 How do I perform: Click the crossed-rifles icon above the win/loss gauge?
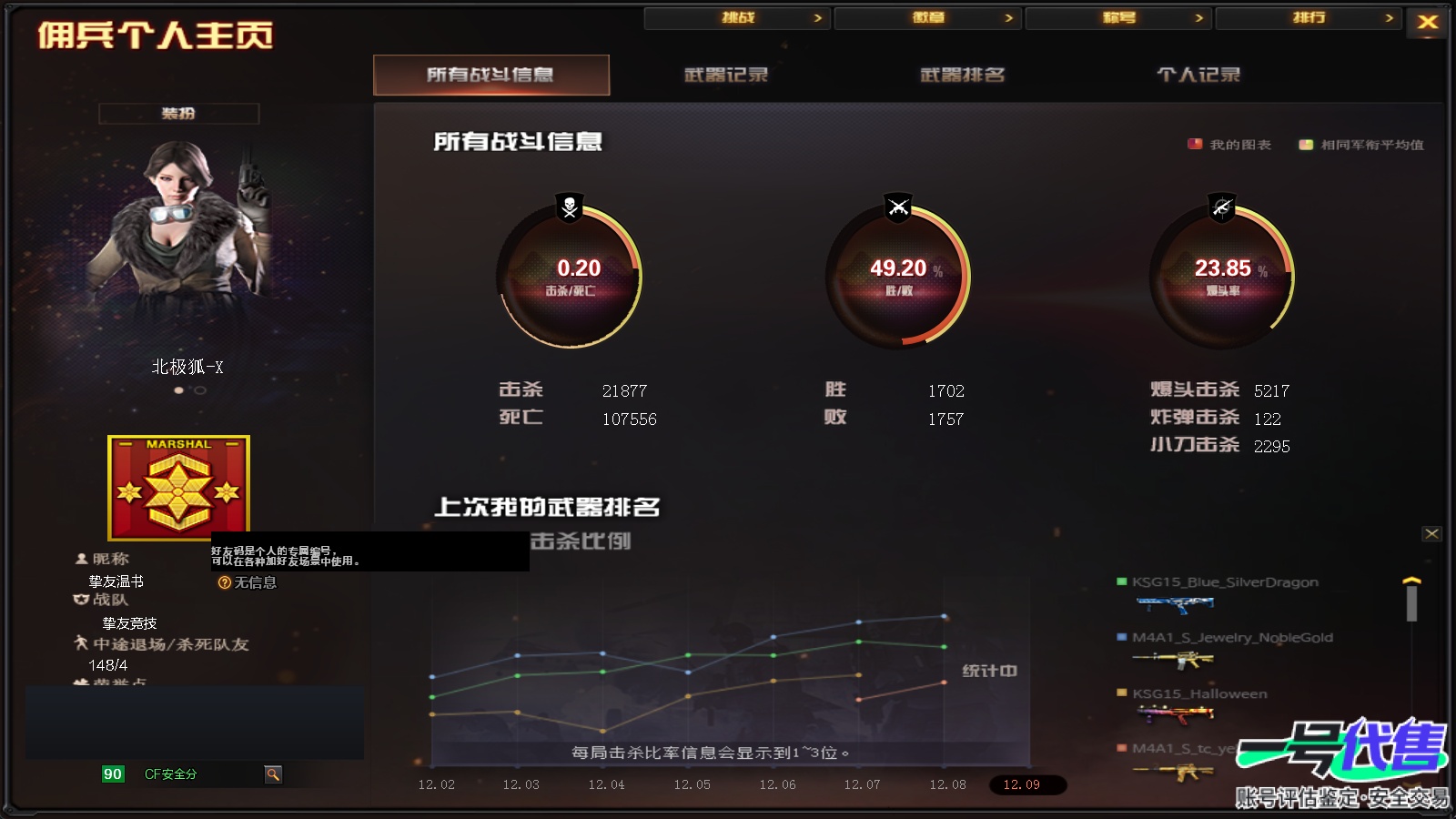click(897, 208)
